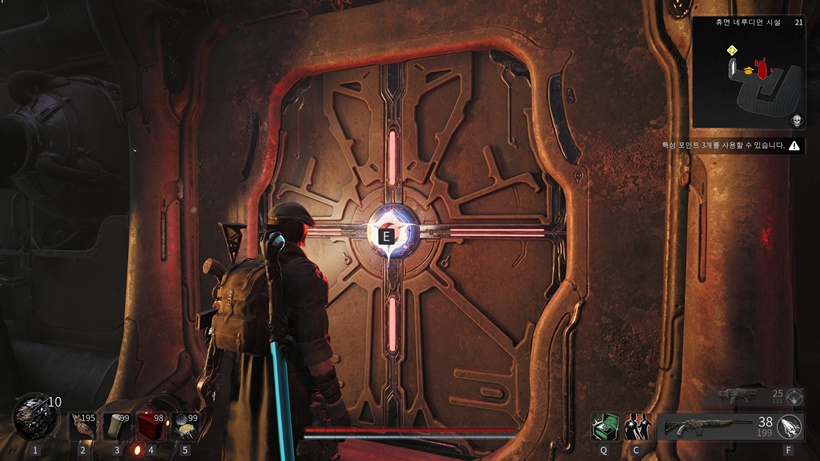Activate the handgun's weapon mod icon
Screen dimensions: 820x461
(795, 397)
